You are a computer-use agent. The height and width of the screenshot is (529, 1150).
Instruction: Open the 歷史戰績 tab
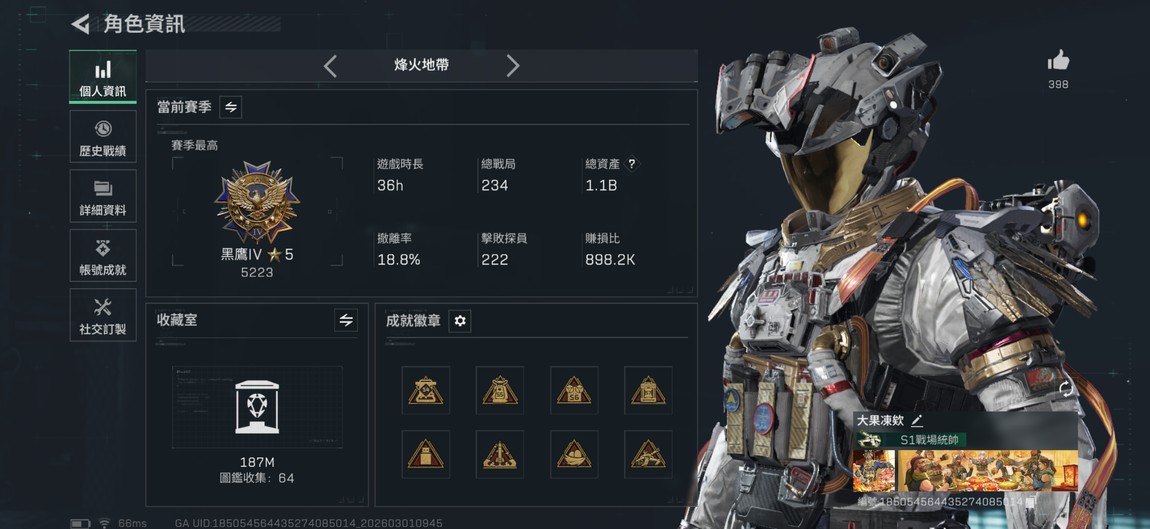tap(103, 137)
